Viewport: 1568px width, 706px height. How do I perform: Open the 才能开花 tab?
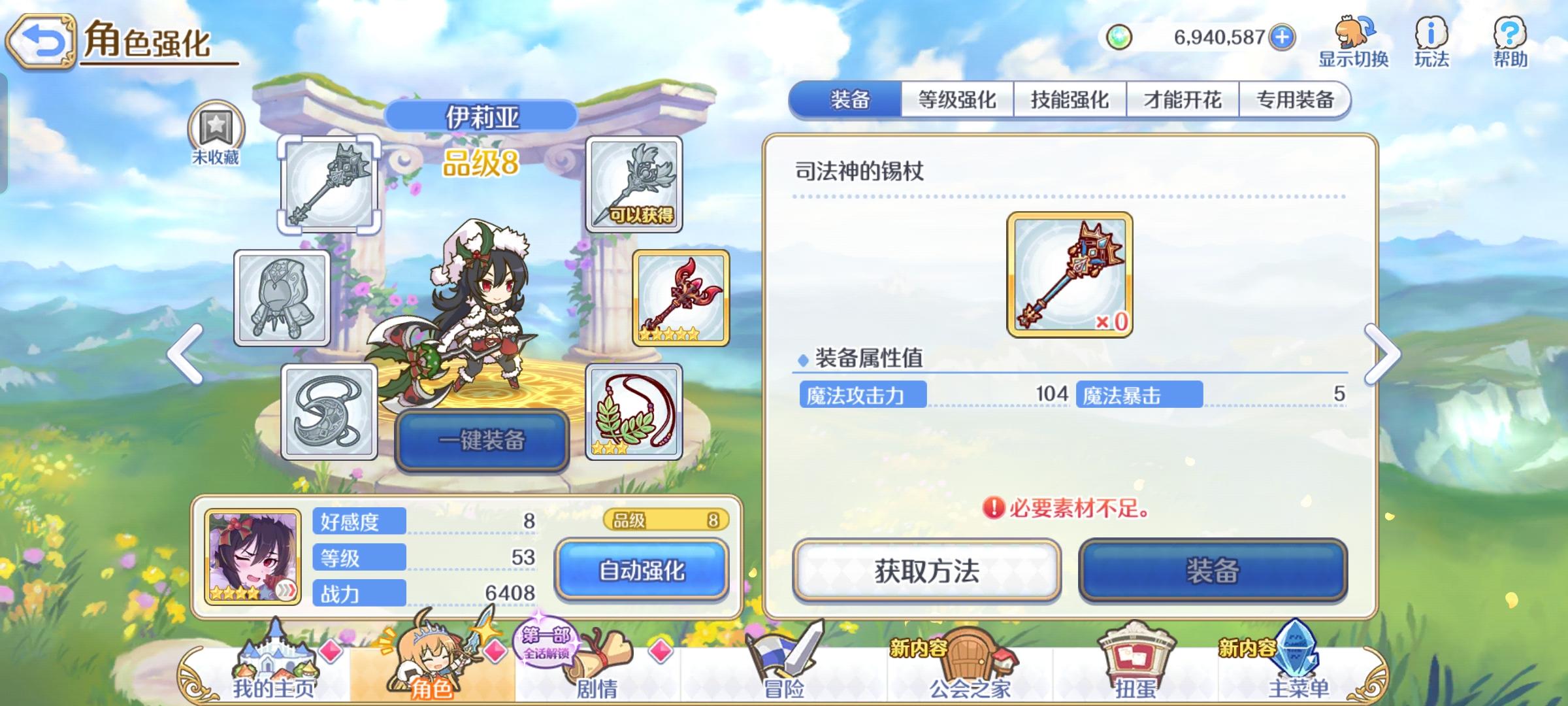click(1181, 99)
